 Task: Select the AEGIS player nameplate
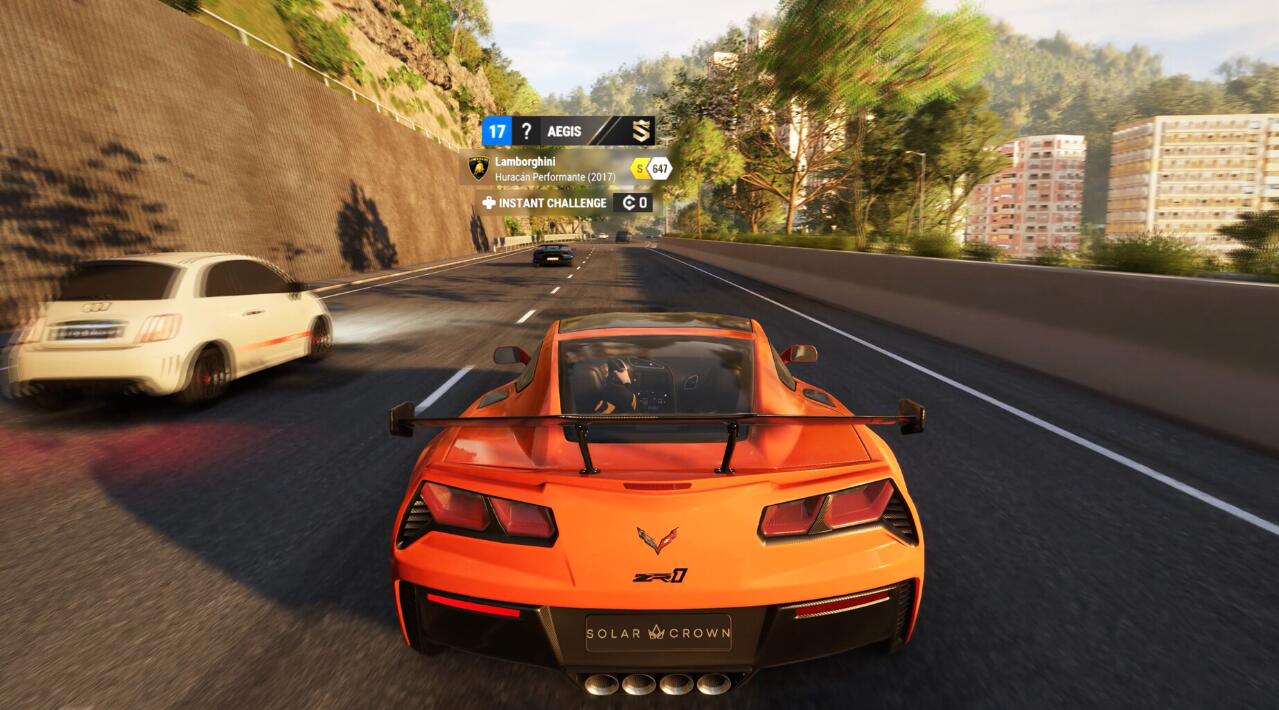565,131
